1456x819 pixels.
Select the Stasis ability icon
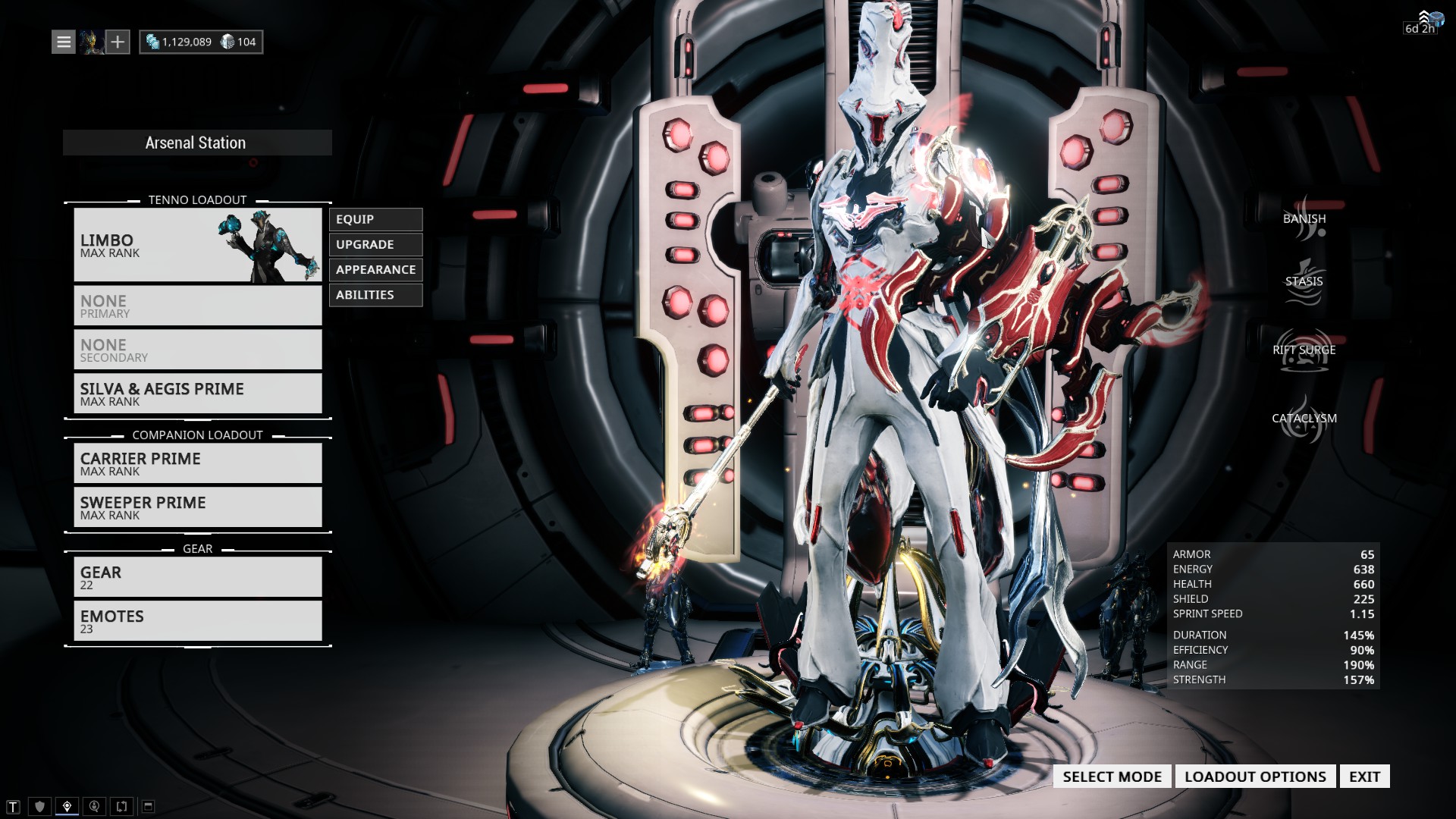click(1304, 282)
